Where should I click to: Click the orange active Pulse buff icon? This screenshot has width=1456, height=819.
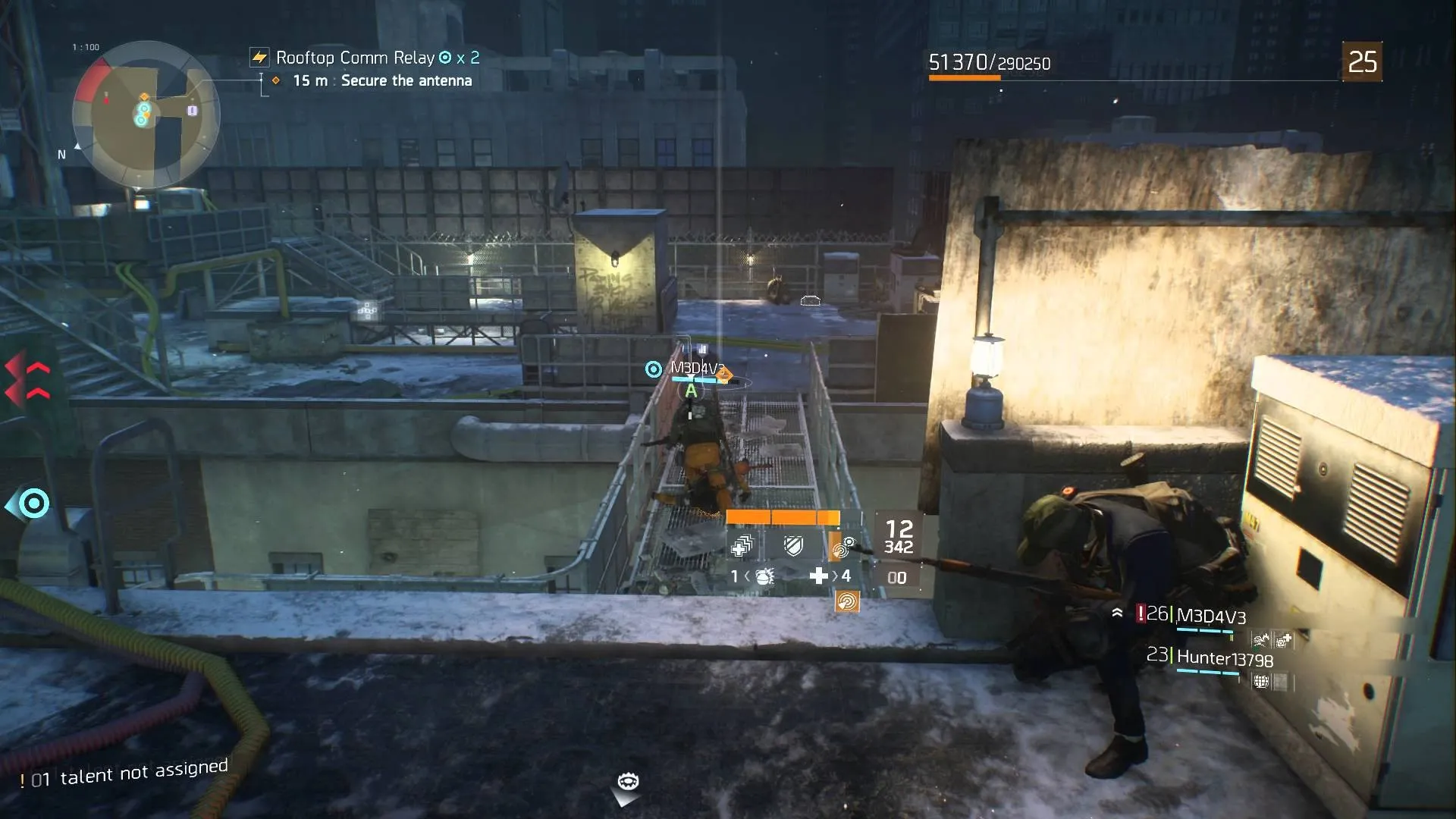coord(849,602)
